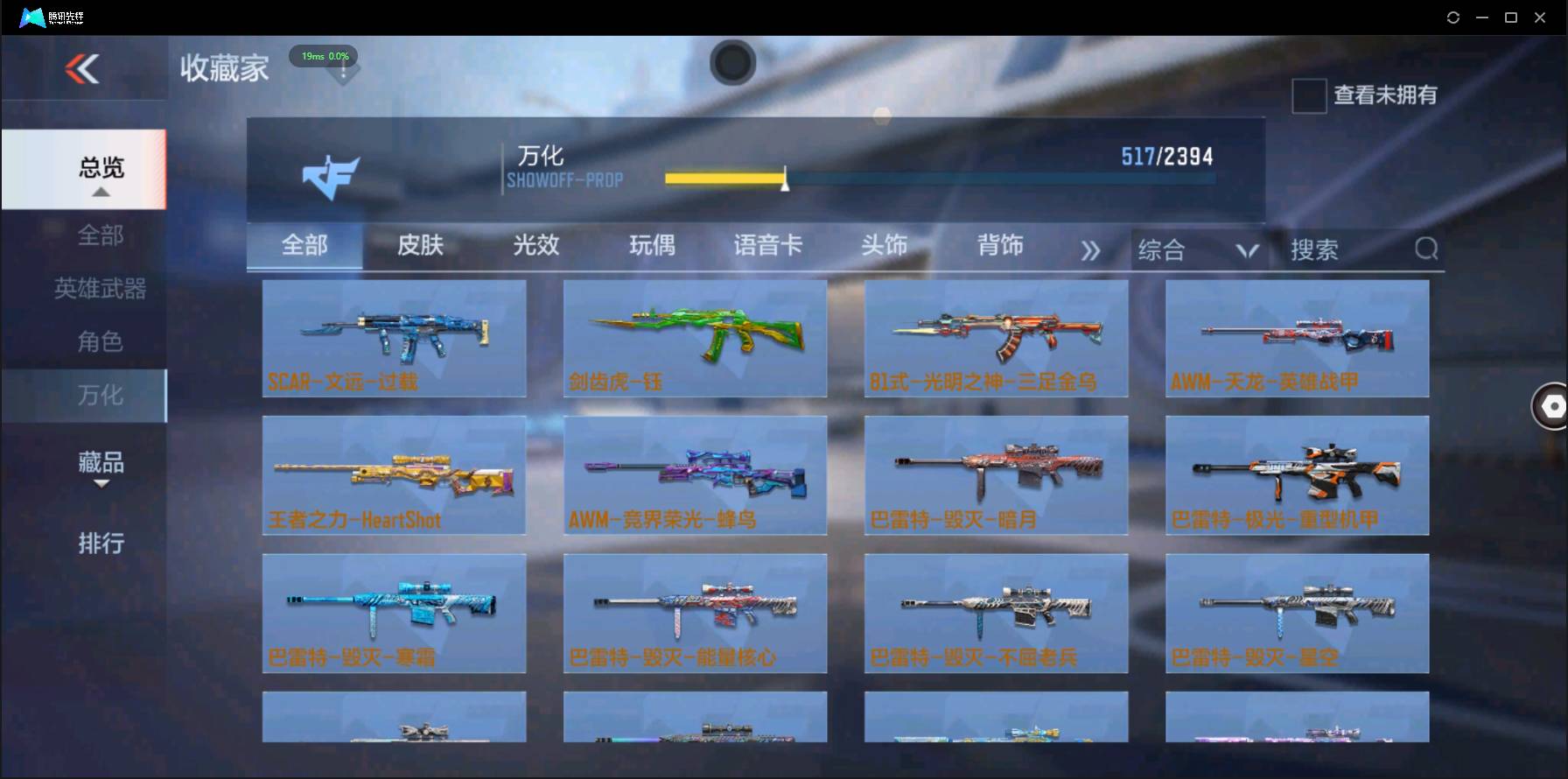Click the refresh icon in the title bar

point(1452,17)
